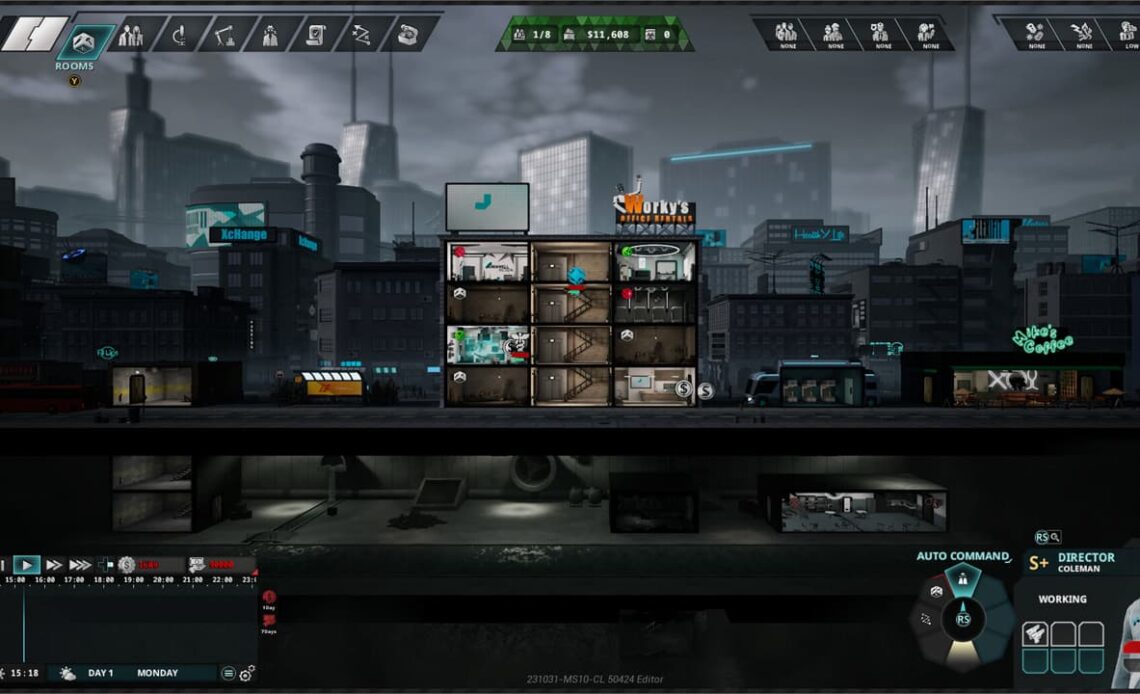Select the top segment of Auto Command wheel
Viewport: 1140px width, 694px height.
click(x=962, y=577)
